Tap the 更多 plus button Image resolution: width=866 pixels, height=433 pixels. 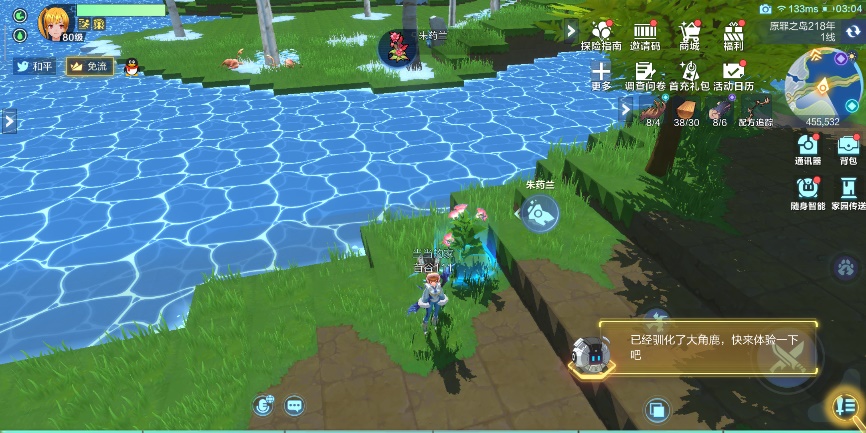click(x=600, y=73)
